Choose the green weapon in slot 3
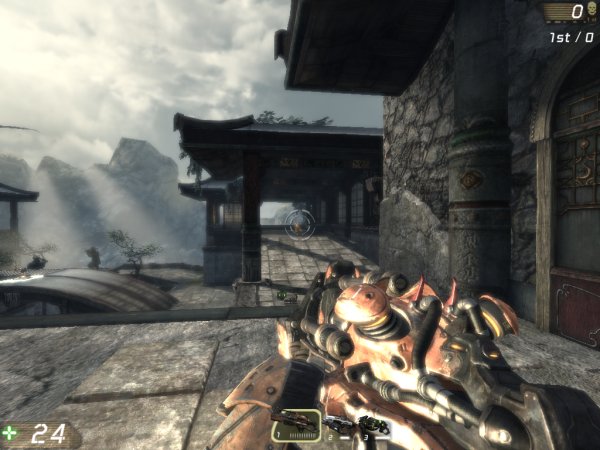Screen dimensions: 600x450 (374, 426)
